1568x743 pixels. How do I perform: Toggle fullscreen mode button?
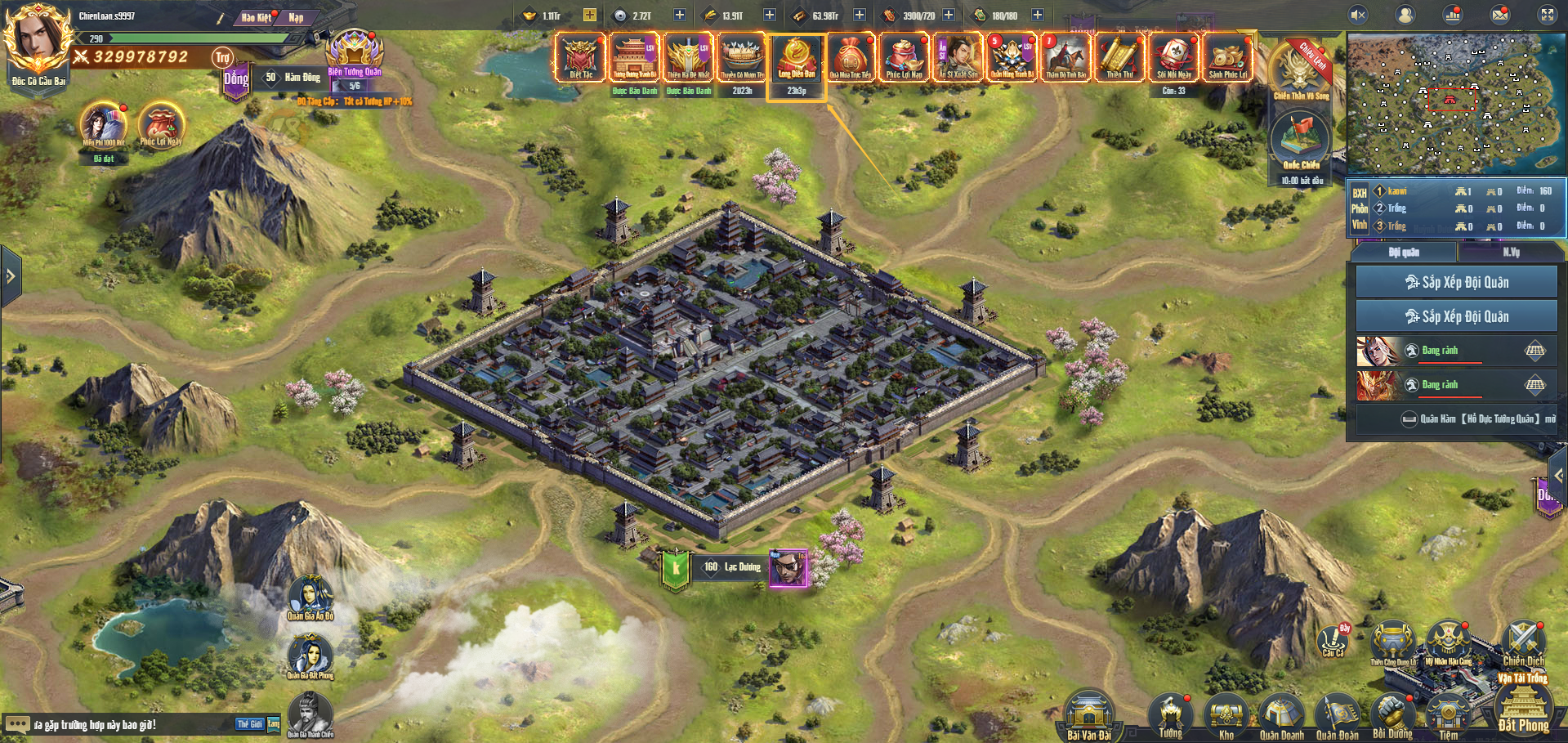point(1548,15)
